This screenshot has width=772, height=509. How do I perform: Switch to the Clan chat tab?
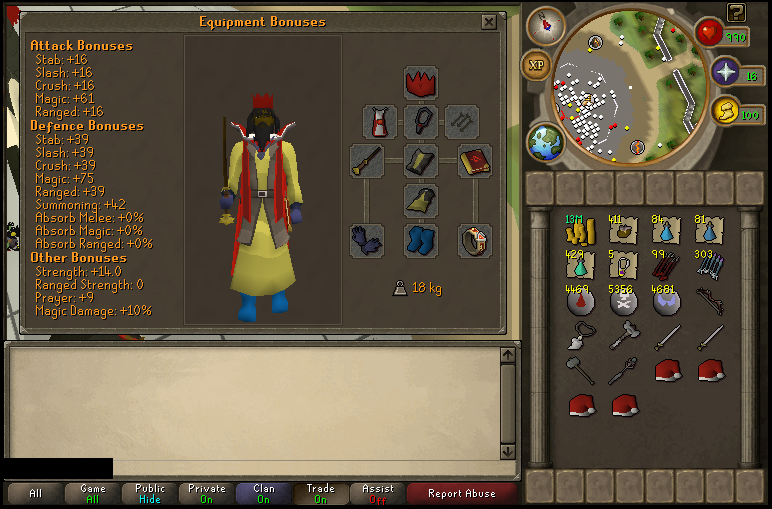coord(264,493)
